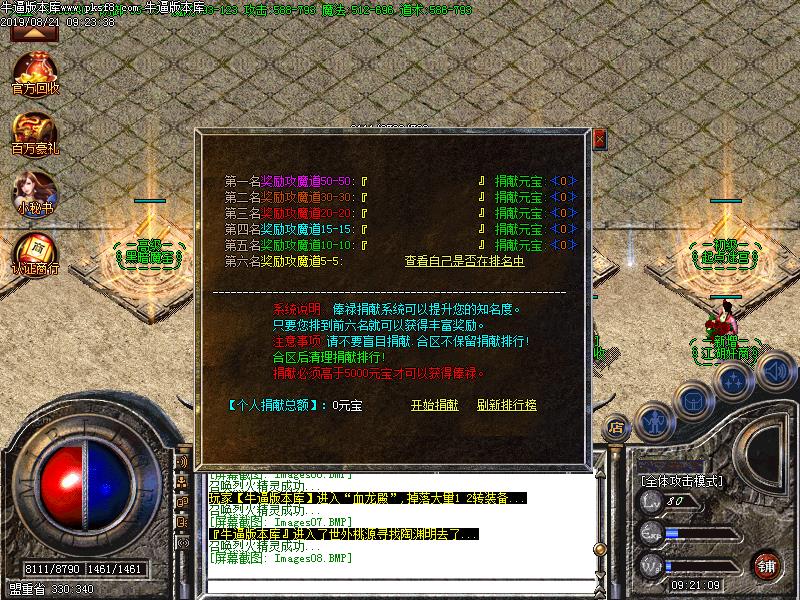
Task: Open the skills sparkle round button
Action: (734, 381)
